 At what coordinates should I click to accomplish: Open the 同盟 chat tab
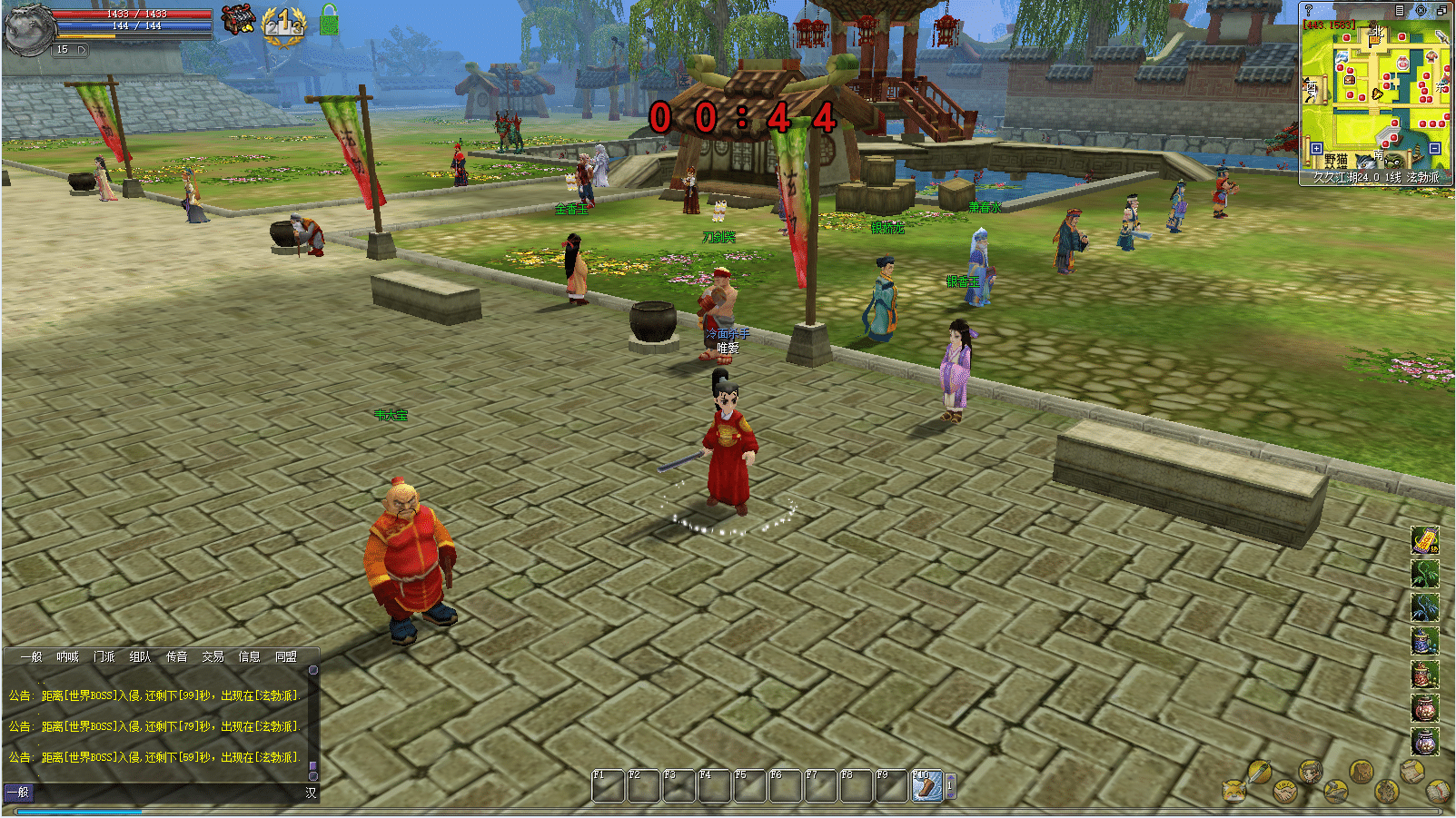[x=285, y=656]
